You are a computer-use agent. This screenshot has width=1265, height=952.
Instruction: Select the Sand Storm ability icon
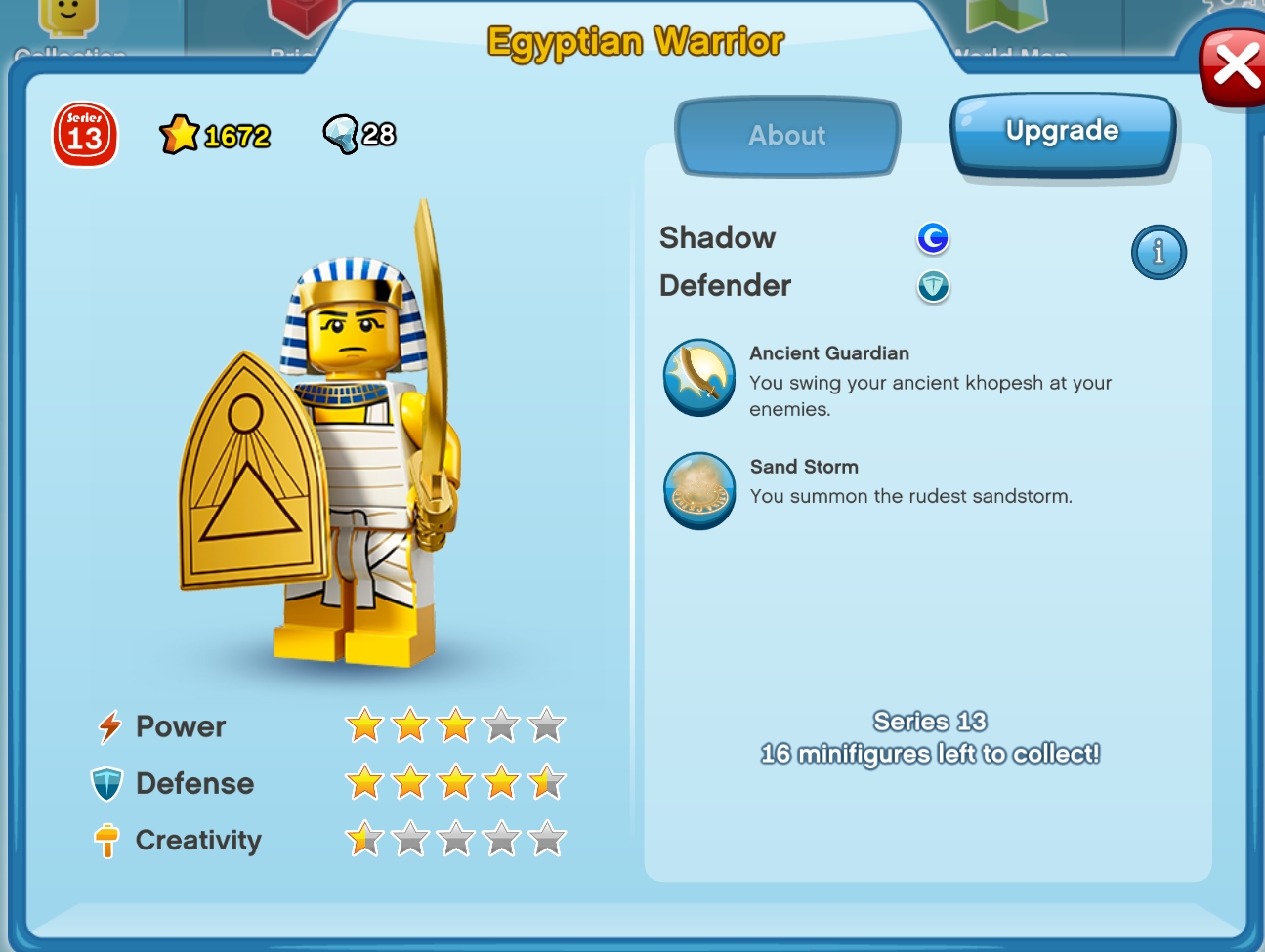pyautogui.click(x=699, y=491)
